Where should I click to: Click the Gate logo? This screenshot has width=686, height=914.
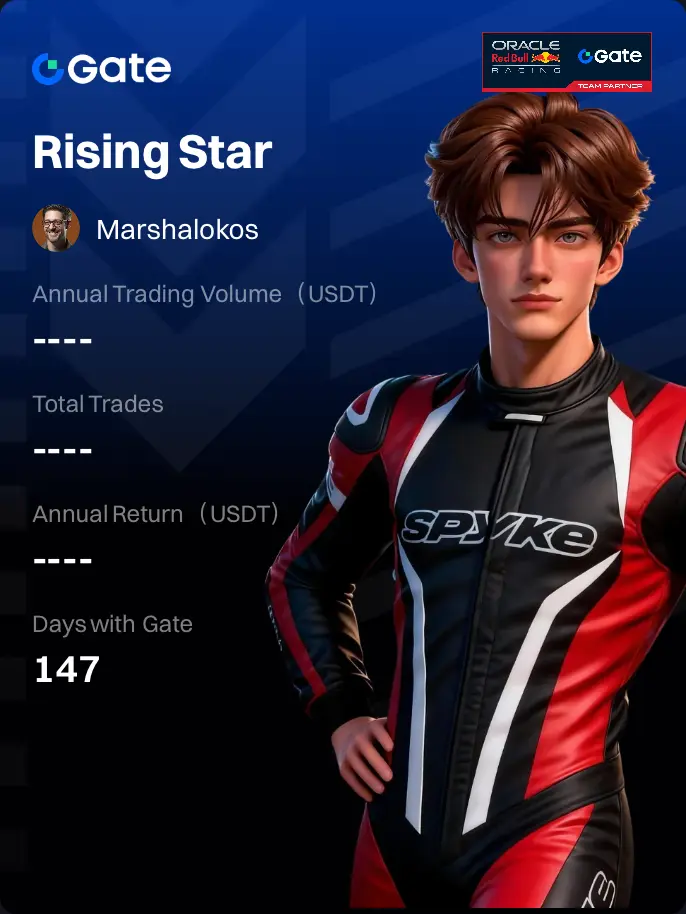coord(101,68)
